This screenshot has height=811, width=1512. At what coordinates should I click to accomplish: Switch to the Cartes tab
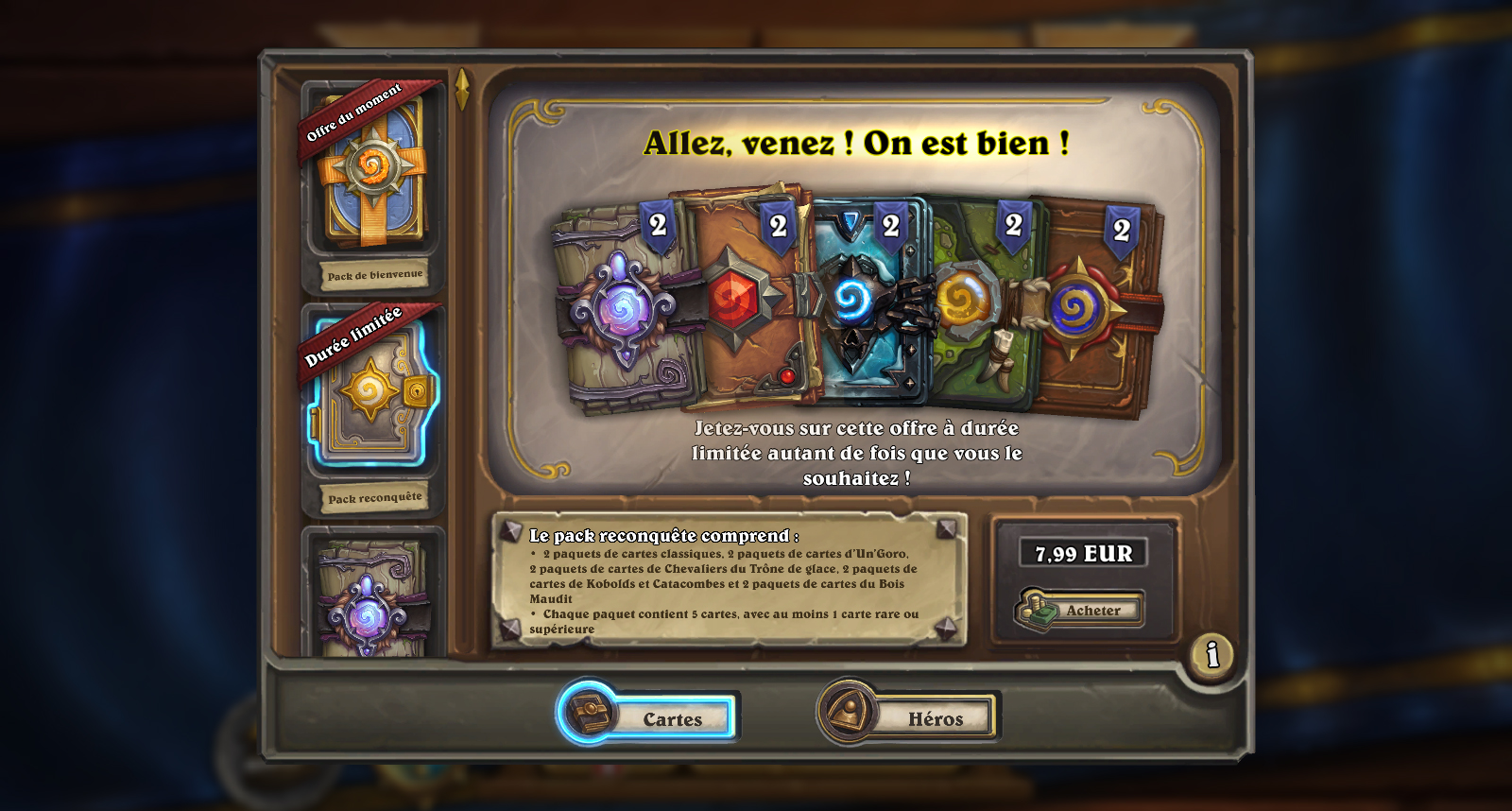tap(672, 718)
